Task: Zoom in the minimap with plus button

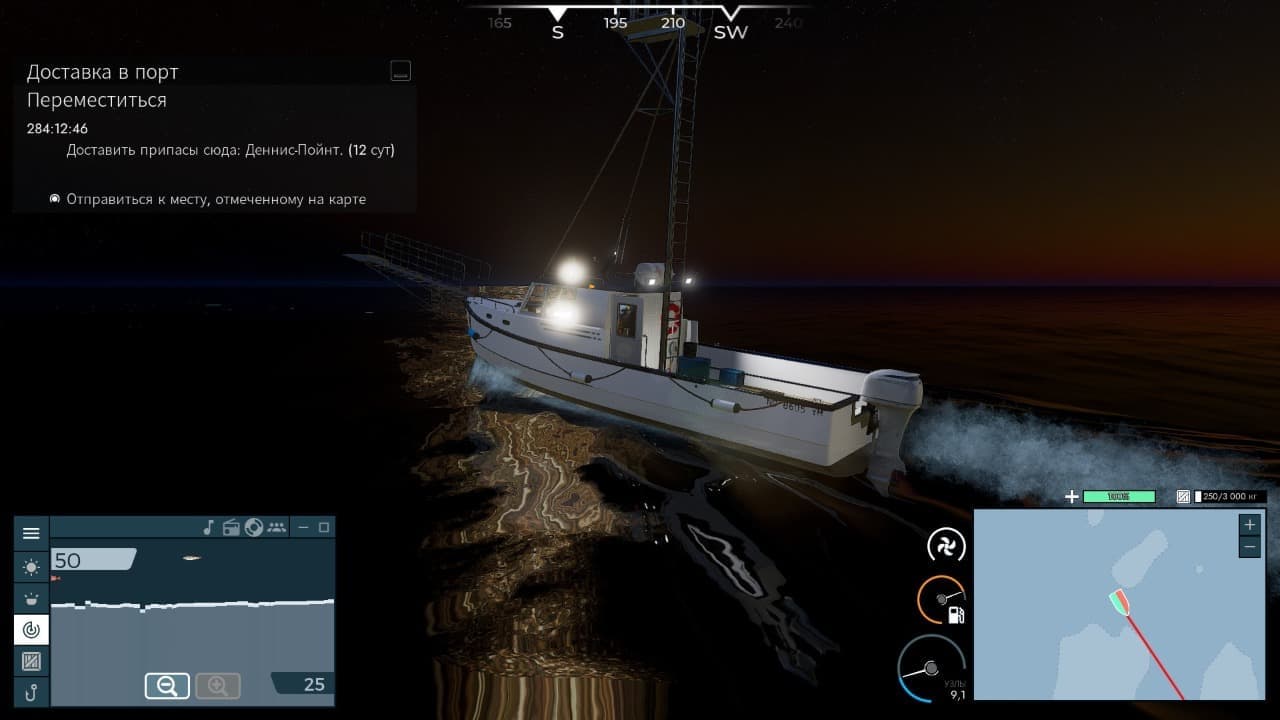Action: 1249,525
